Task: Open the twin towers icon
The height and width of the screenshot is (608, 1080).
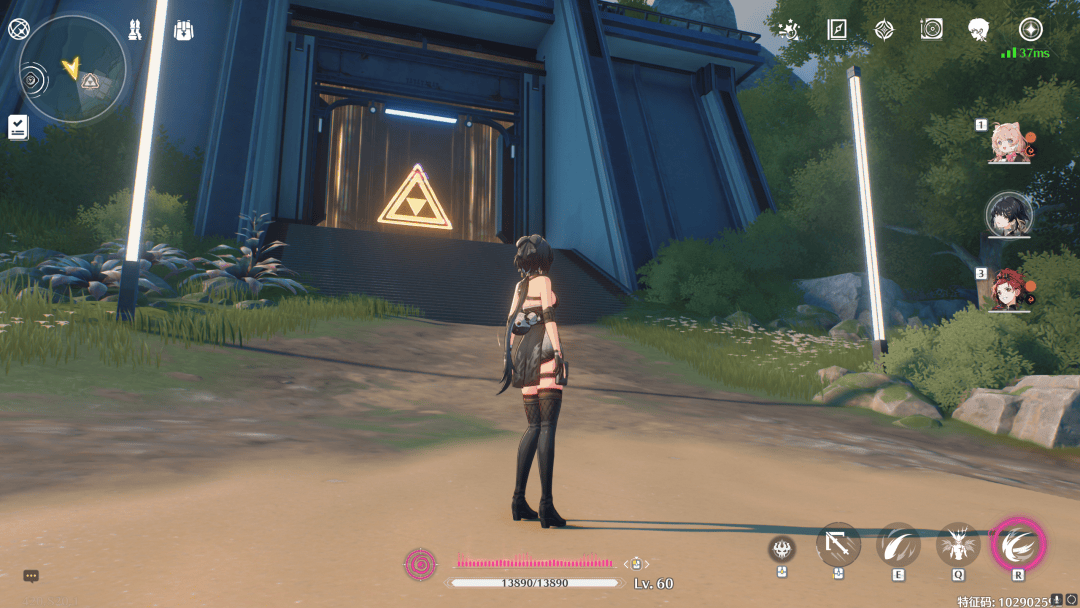Action: [x=135, y=30]
